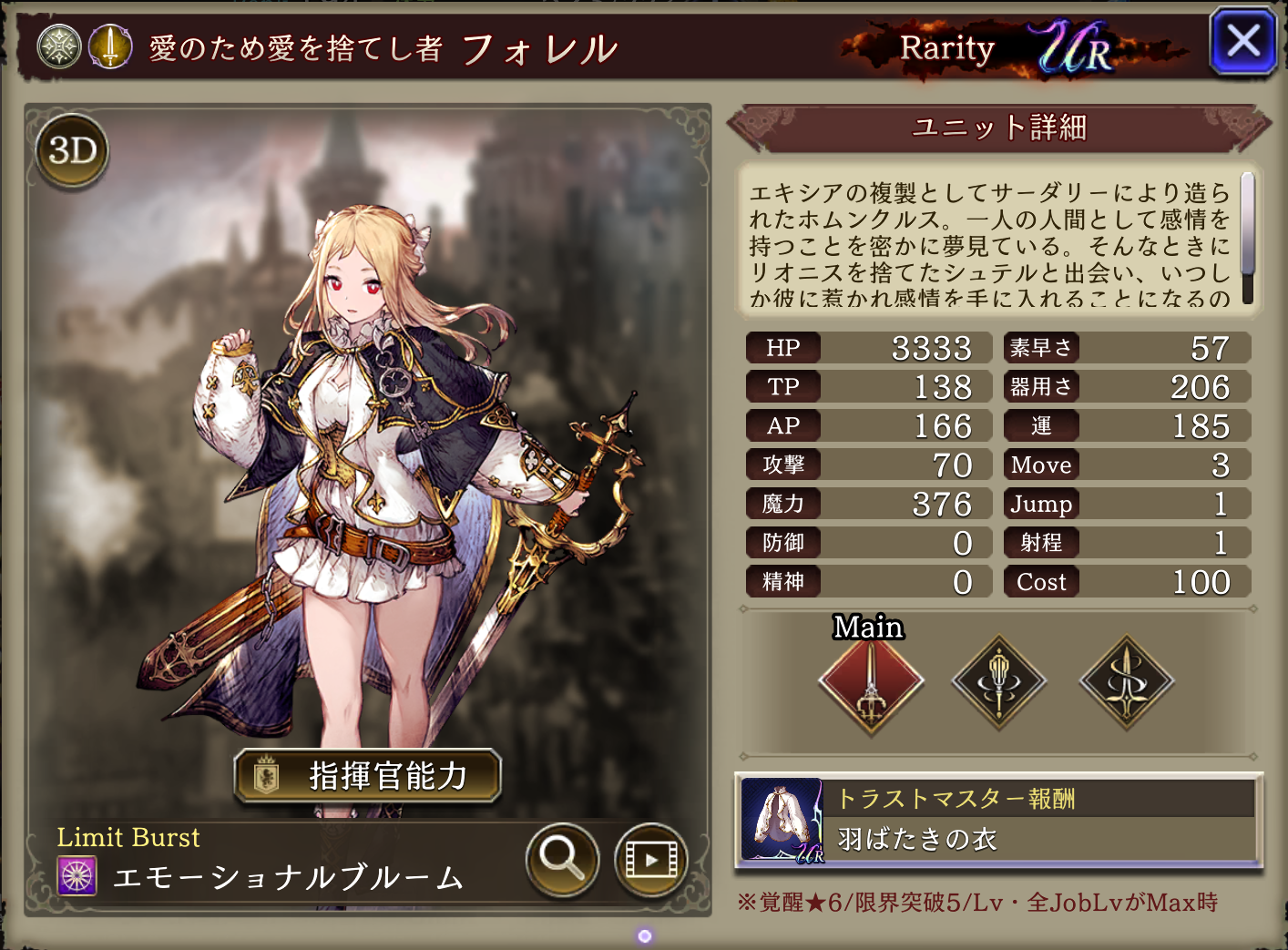Viewport: 1288px width, 950px height.
Task: Tap the snowflake element icon in the header
Action: [59, 46]
